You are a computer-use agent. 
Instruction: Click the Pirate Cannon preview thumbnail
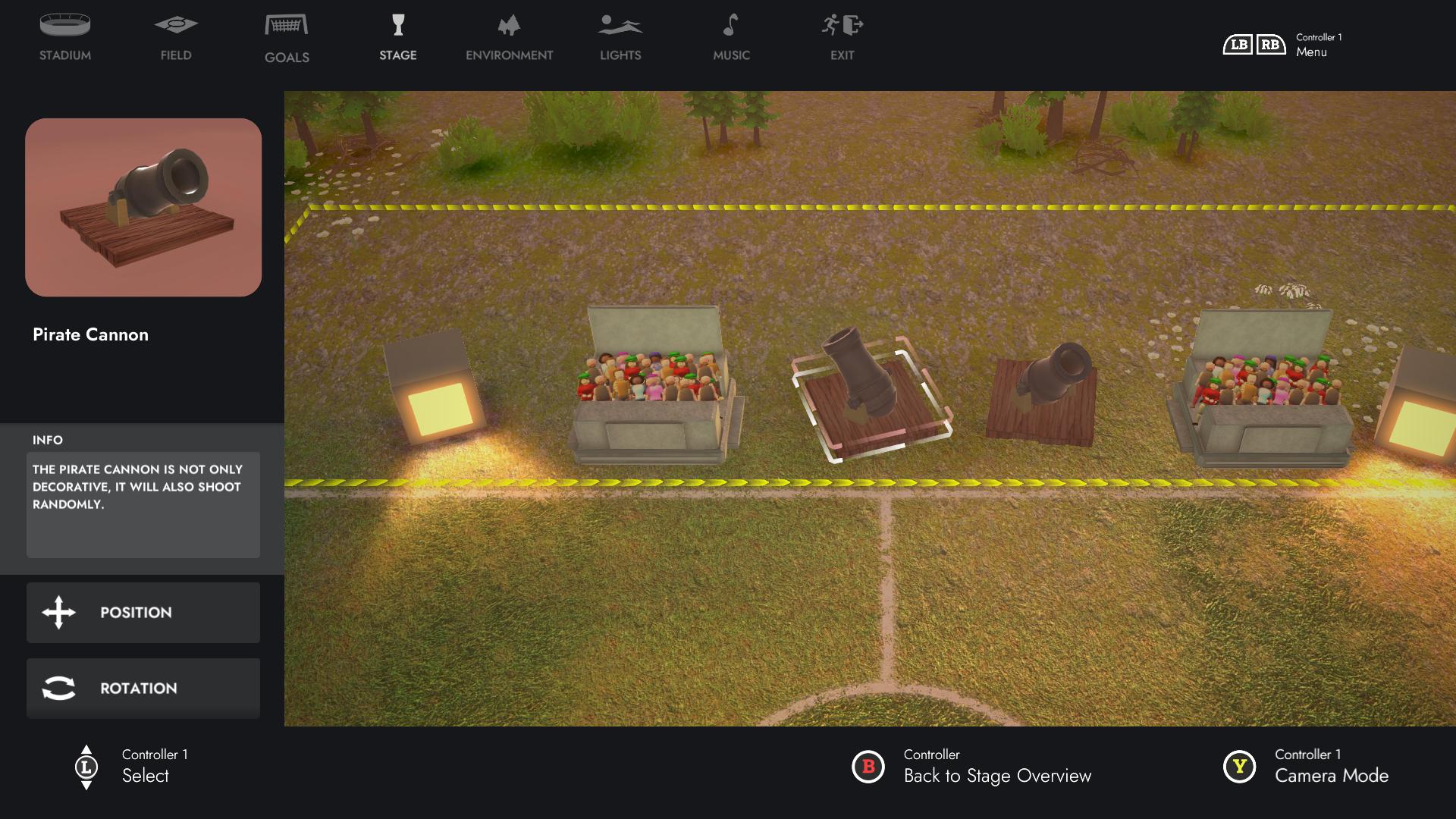pos(143,207)
